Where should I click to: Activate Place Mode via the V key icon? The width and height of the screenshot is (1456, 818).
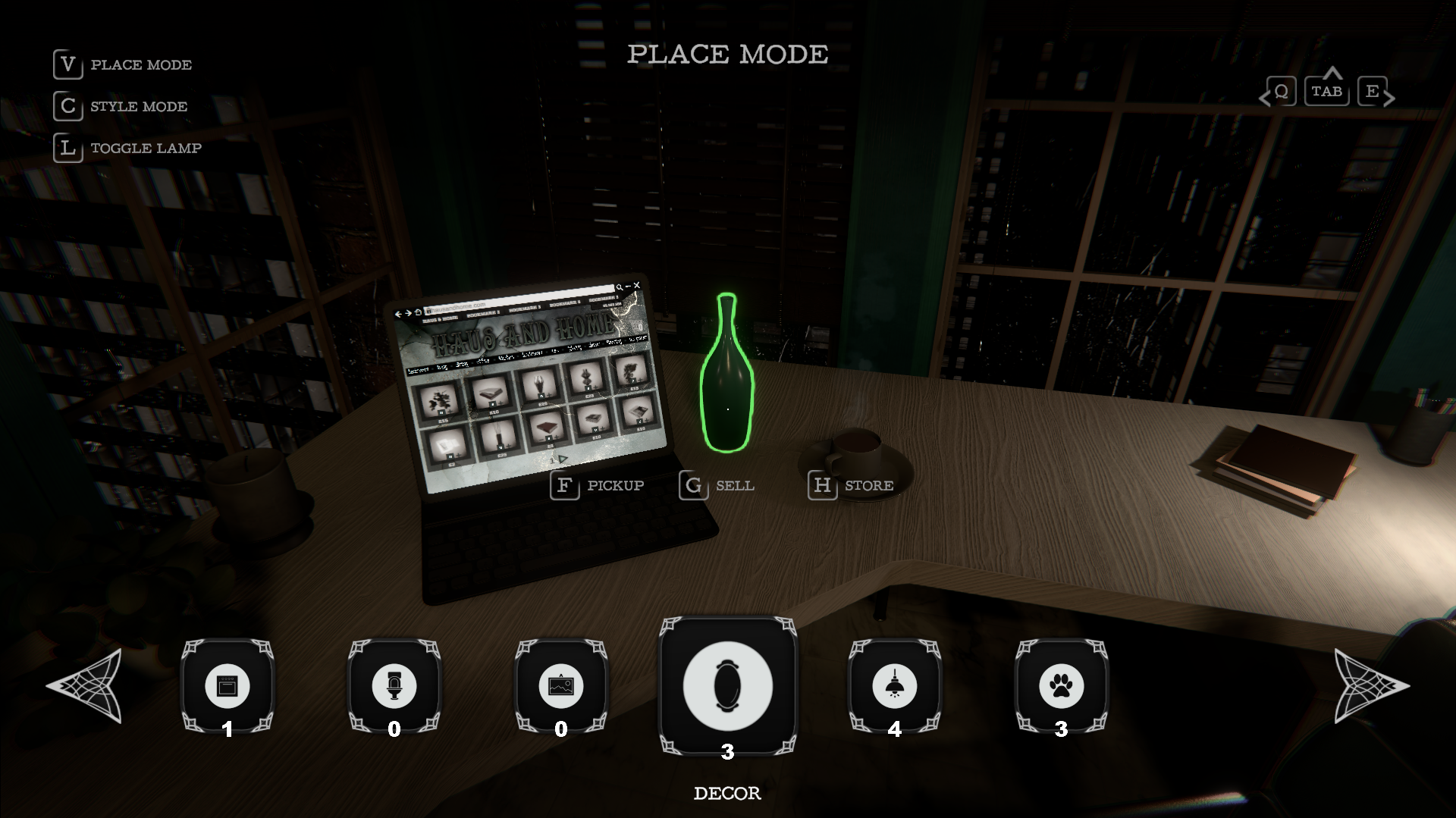coord(67,64)
